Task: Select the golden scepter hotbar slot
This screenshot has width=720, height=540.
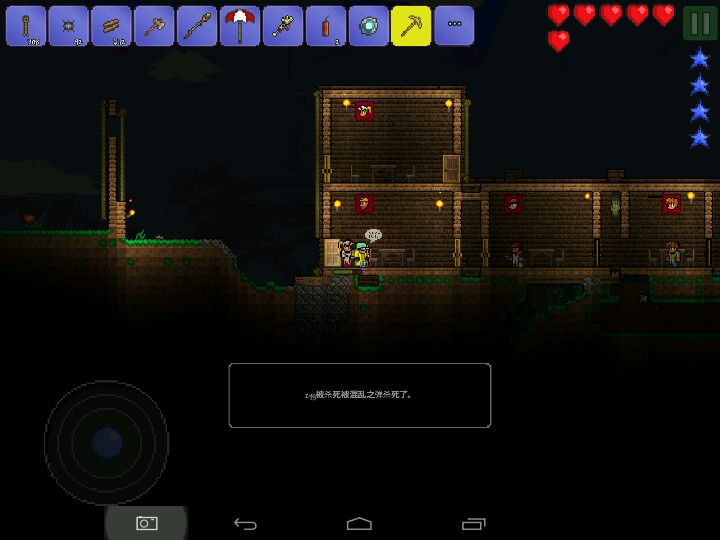Action: [x=283, y=26]
